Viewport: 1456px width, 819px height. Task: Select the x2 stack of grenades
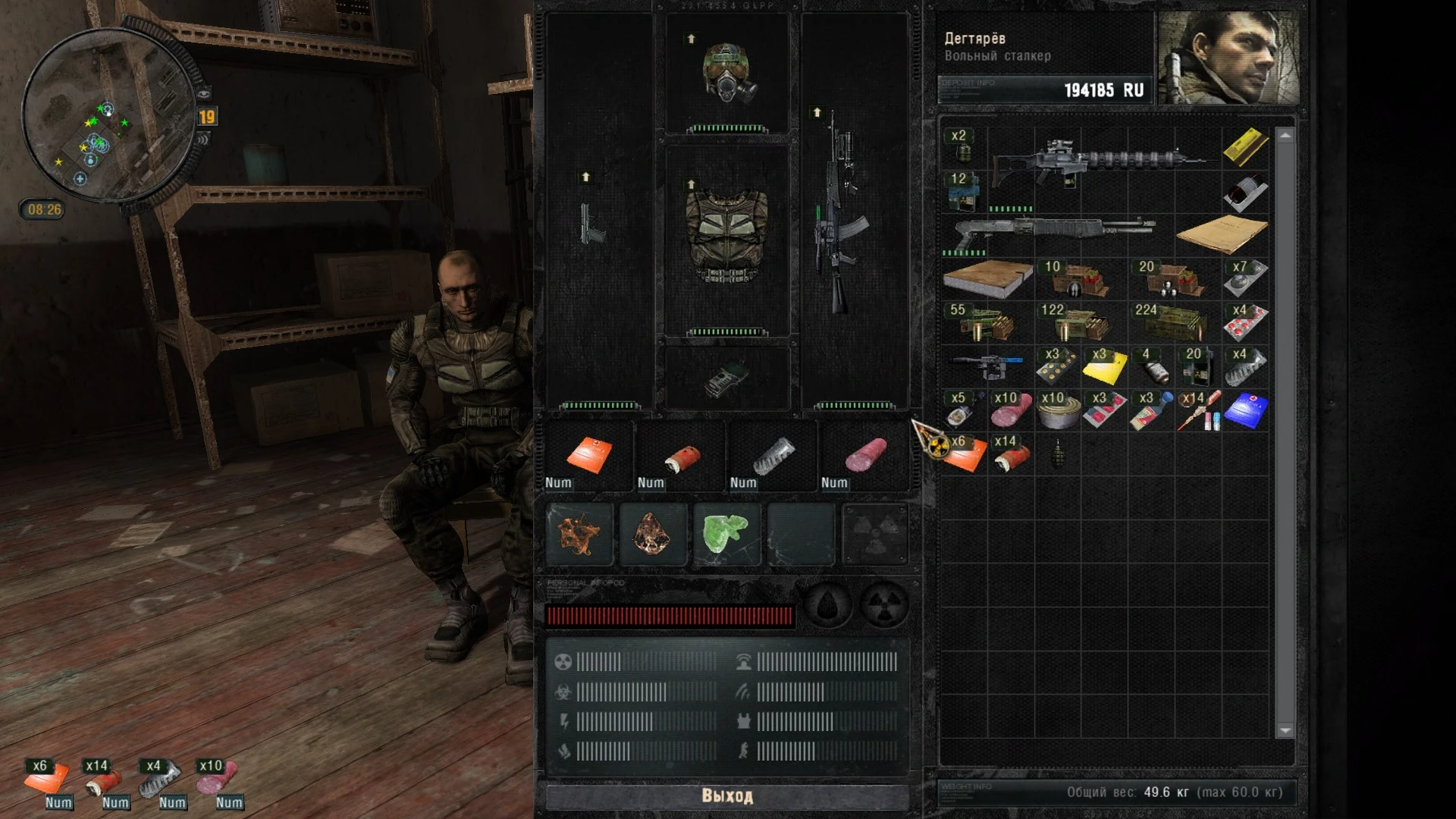[x=962, y=148]
